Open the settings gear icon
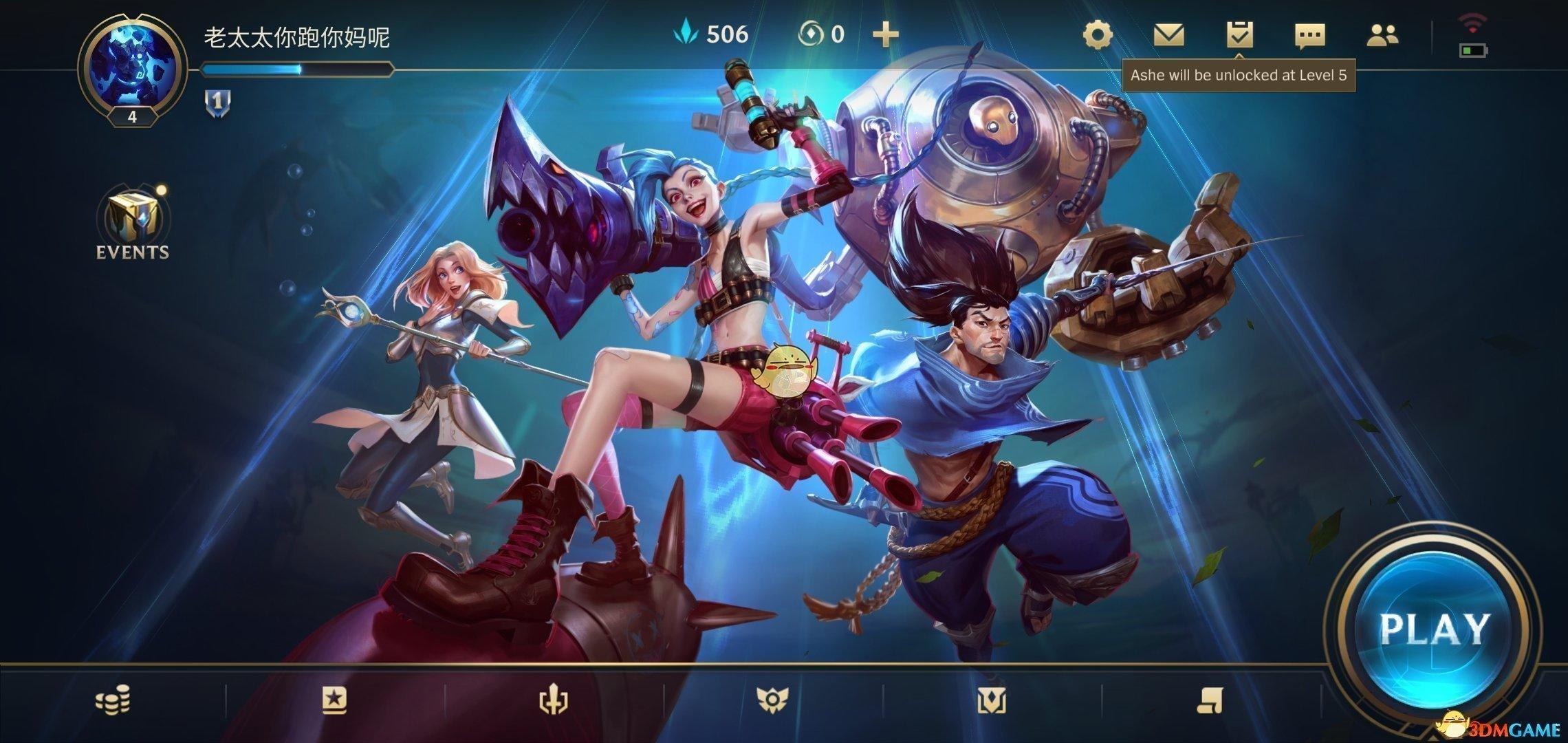The image size is (1568, 743). point(1098,34)
